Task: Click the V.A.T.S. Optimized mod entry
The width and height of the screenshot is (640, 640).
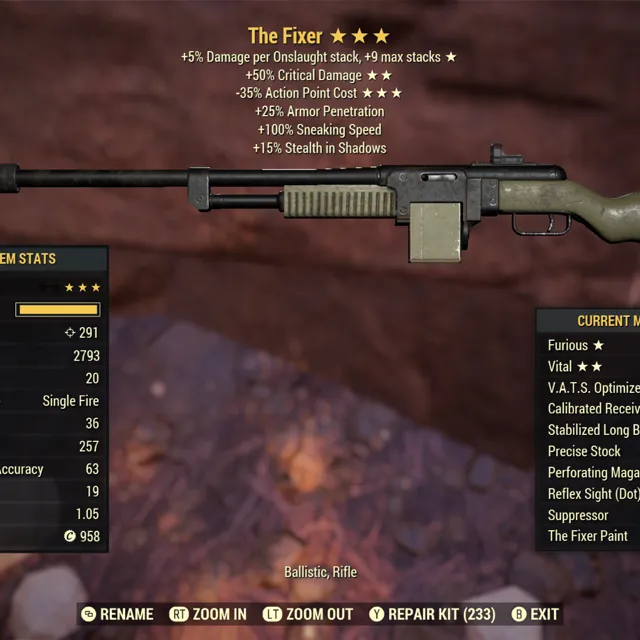Action: (593, 387)
